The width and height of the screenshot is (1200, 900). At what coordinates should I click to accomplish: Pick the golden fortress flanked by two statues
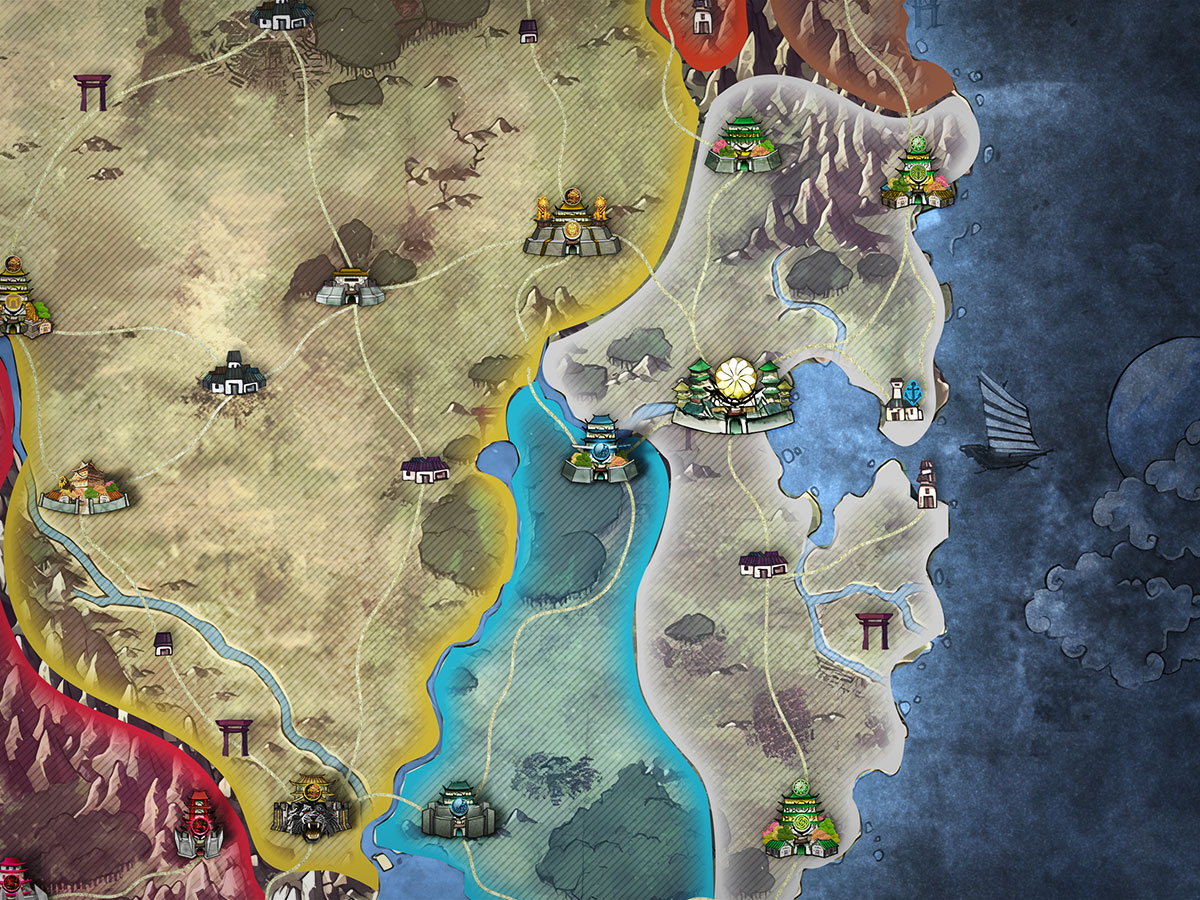pos(571,225)
